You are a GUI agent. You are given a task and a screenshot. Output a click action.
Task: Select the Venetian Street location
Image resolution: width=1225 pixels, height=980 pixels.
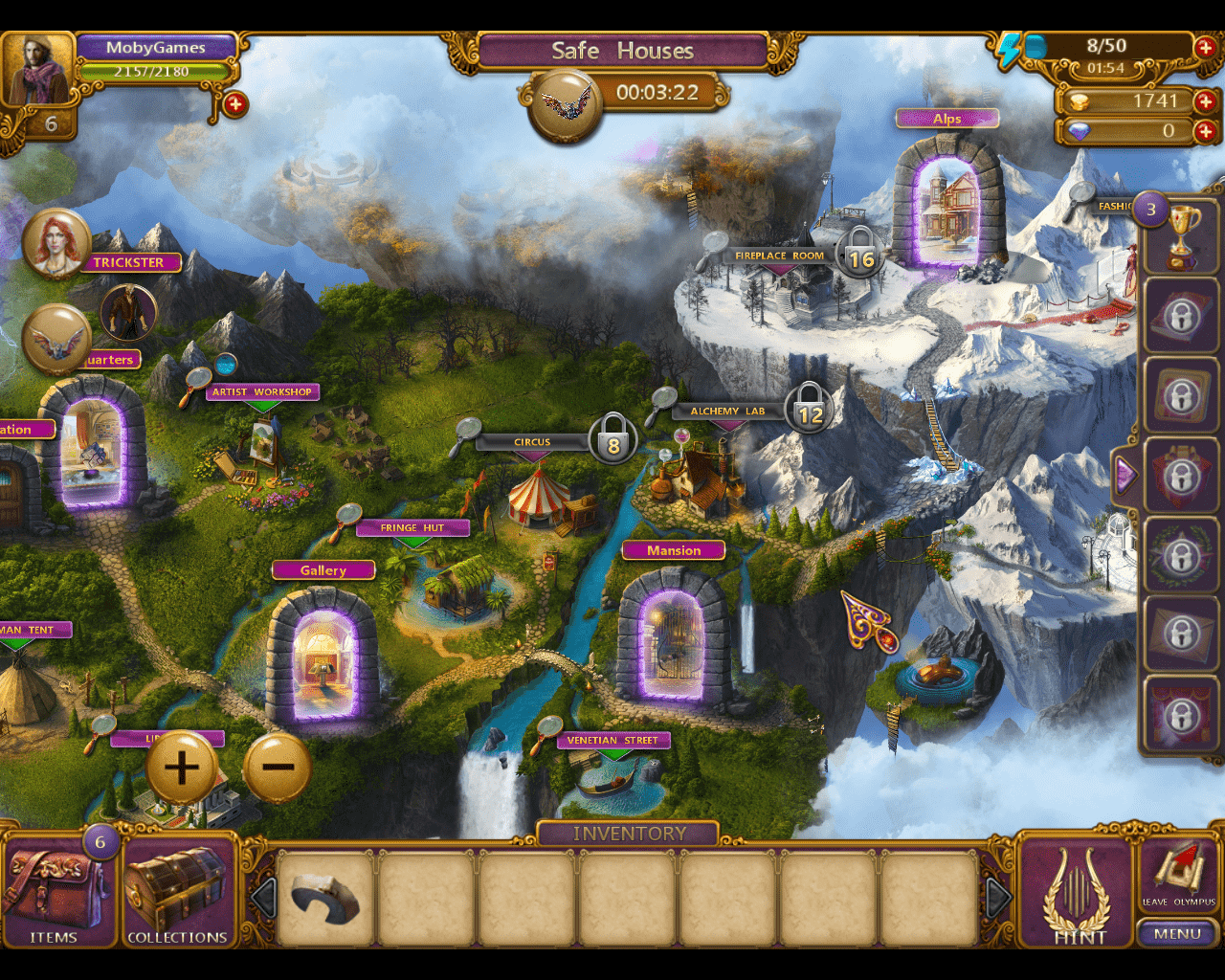[x=612, y=740]
